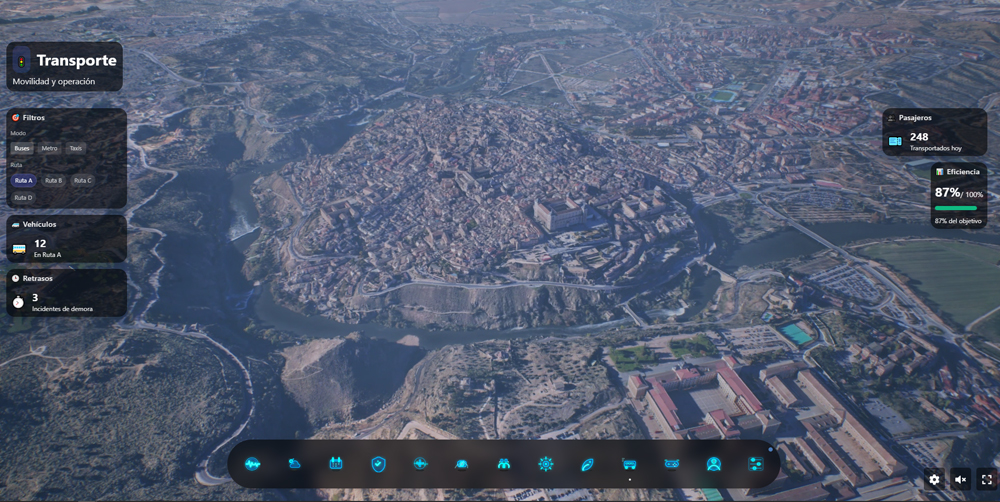
Task: Open the calendar toolbar icon
Action: pos(336,464)
